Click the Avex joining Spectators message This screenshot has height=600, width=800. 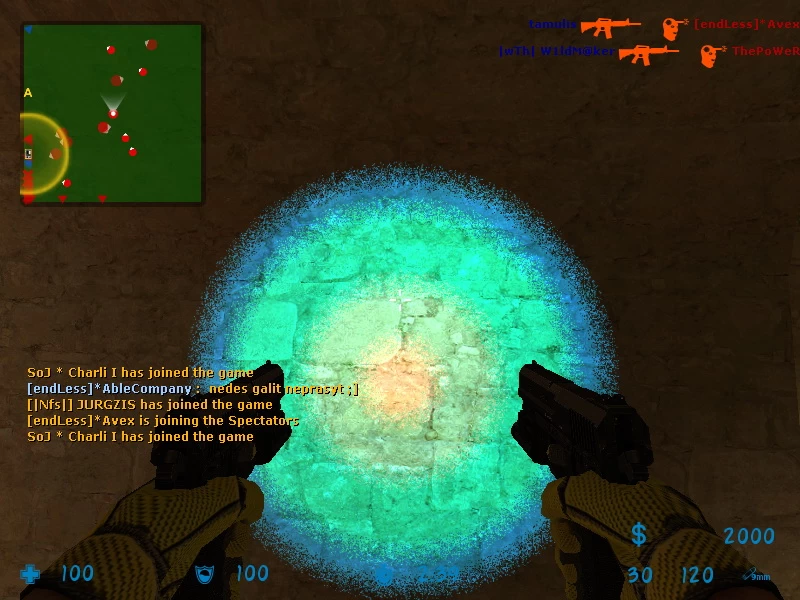click(162, 421)
